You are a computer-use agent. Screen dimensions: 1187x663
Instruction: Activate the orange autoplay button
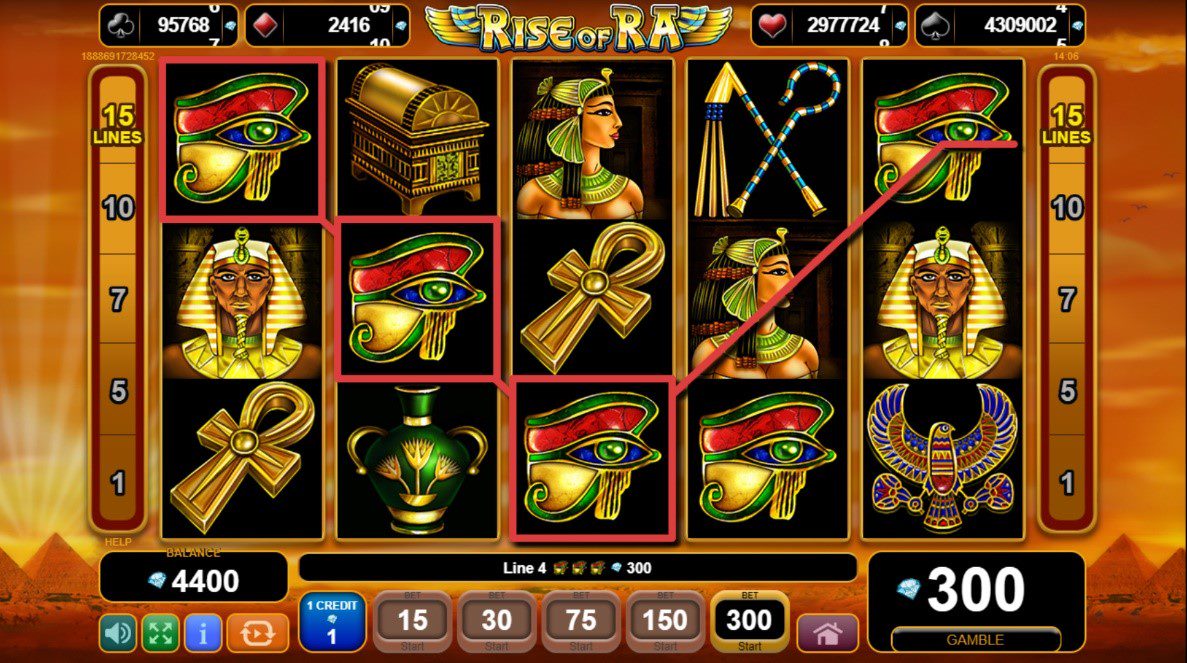(257, 633)
